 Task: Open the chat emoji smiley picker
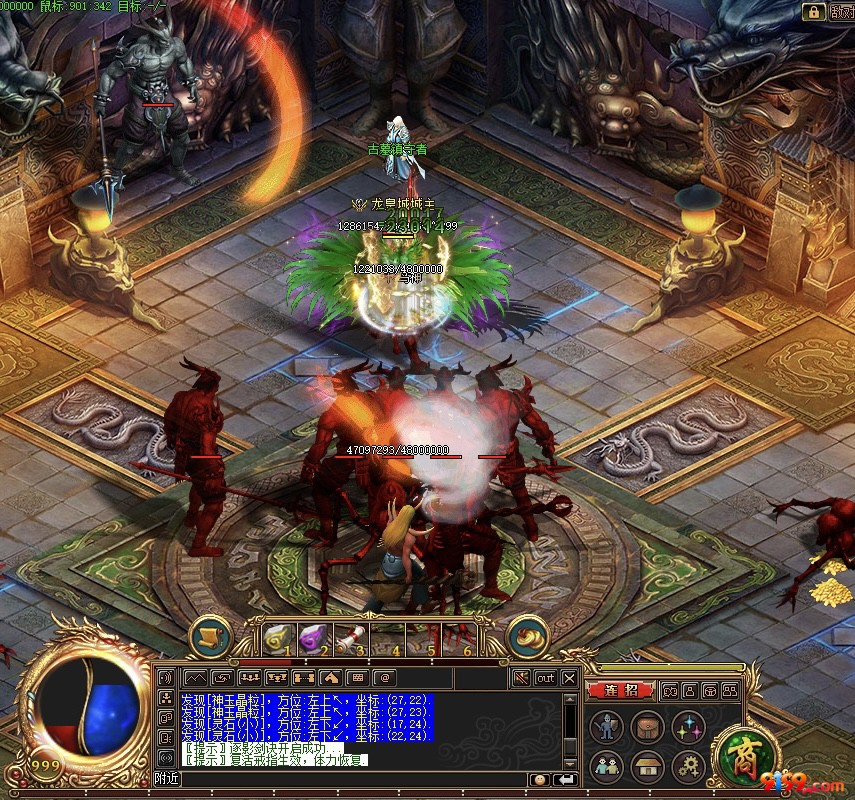[540, 779]
